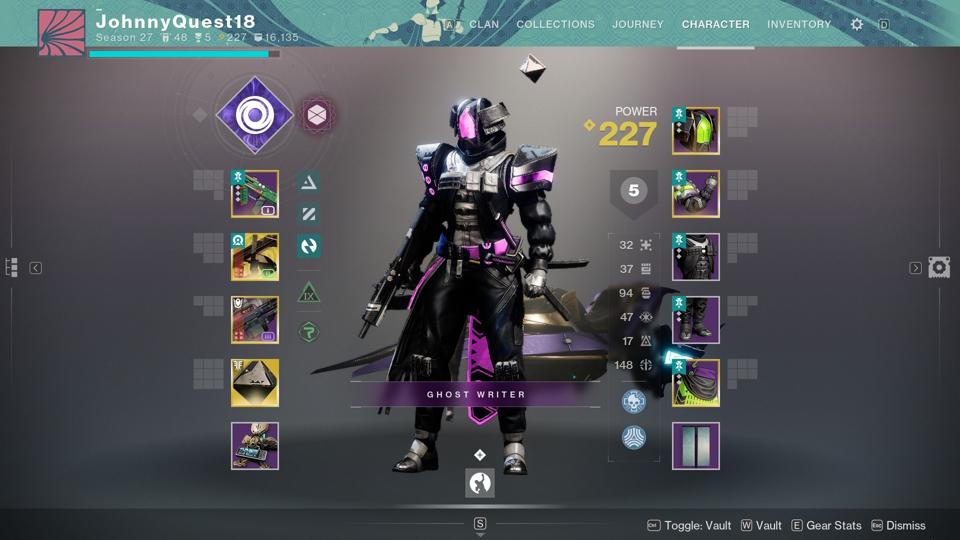The height and width of the screenshot is (540, 960).
Task: Inspect the helmet armor slot
Action: pyautogui.click(x=696, y=131)
